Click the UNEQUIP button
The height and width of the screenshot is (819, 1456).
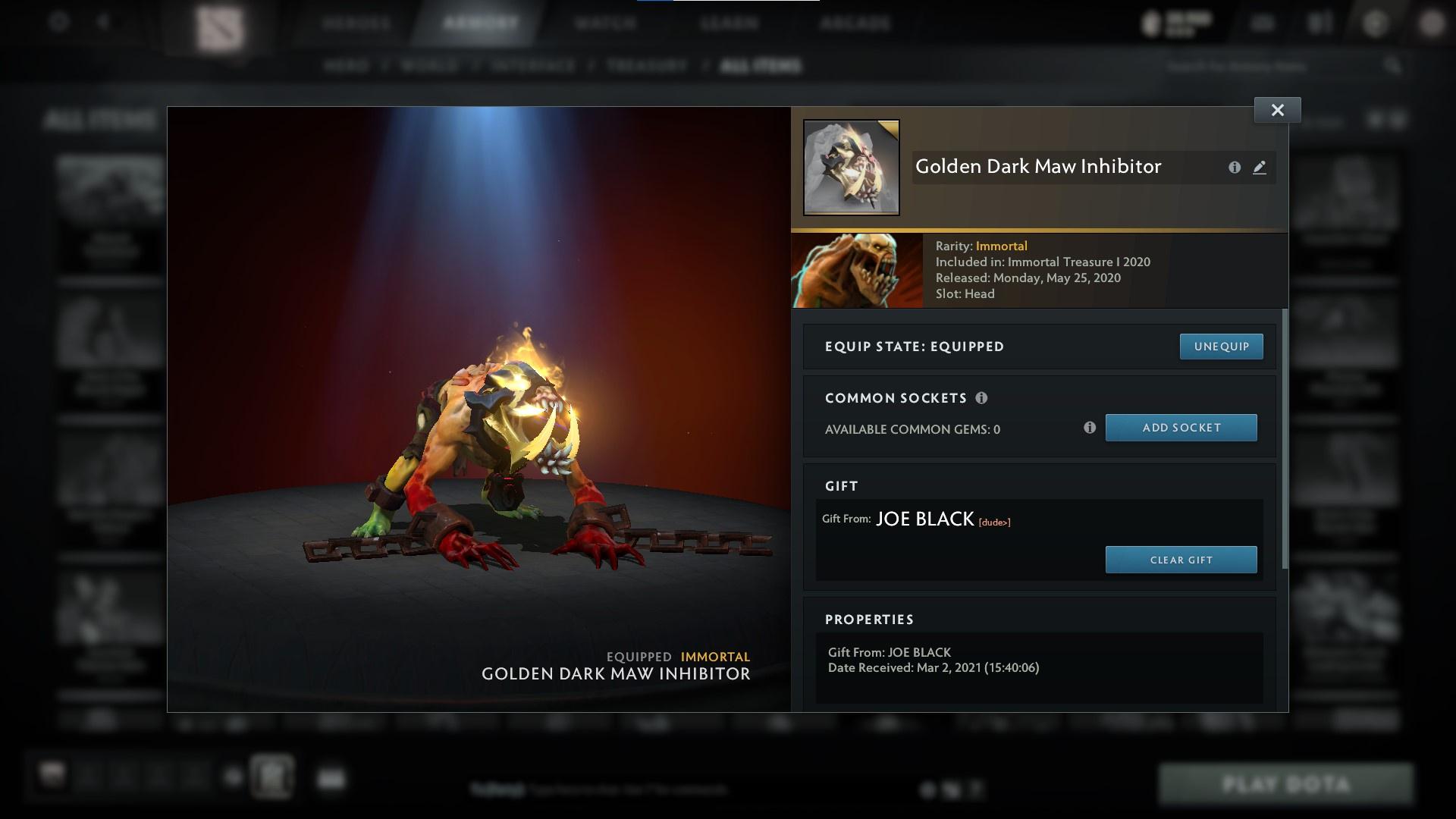1221,346
